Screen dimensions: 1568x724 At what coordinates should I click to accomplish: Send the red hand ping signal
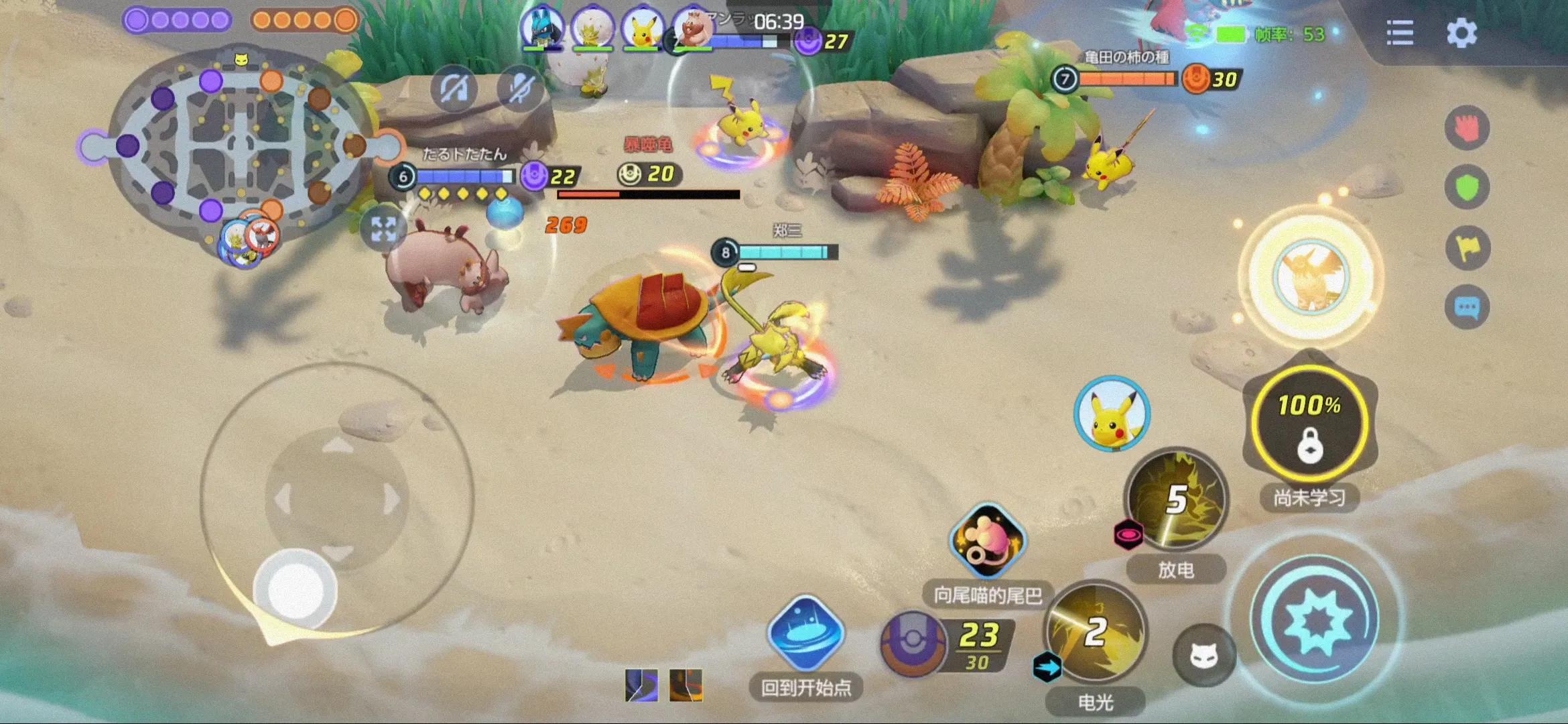tap(1467, 127)
